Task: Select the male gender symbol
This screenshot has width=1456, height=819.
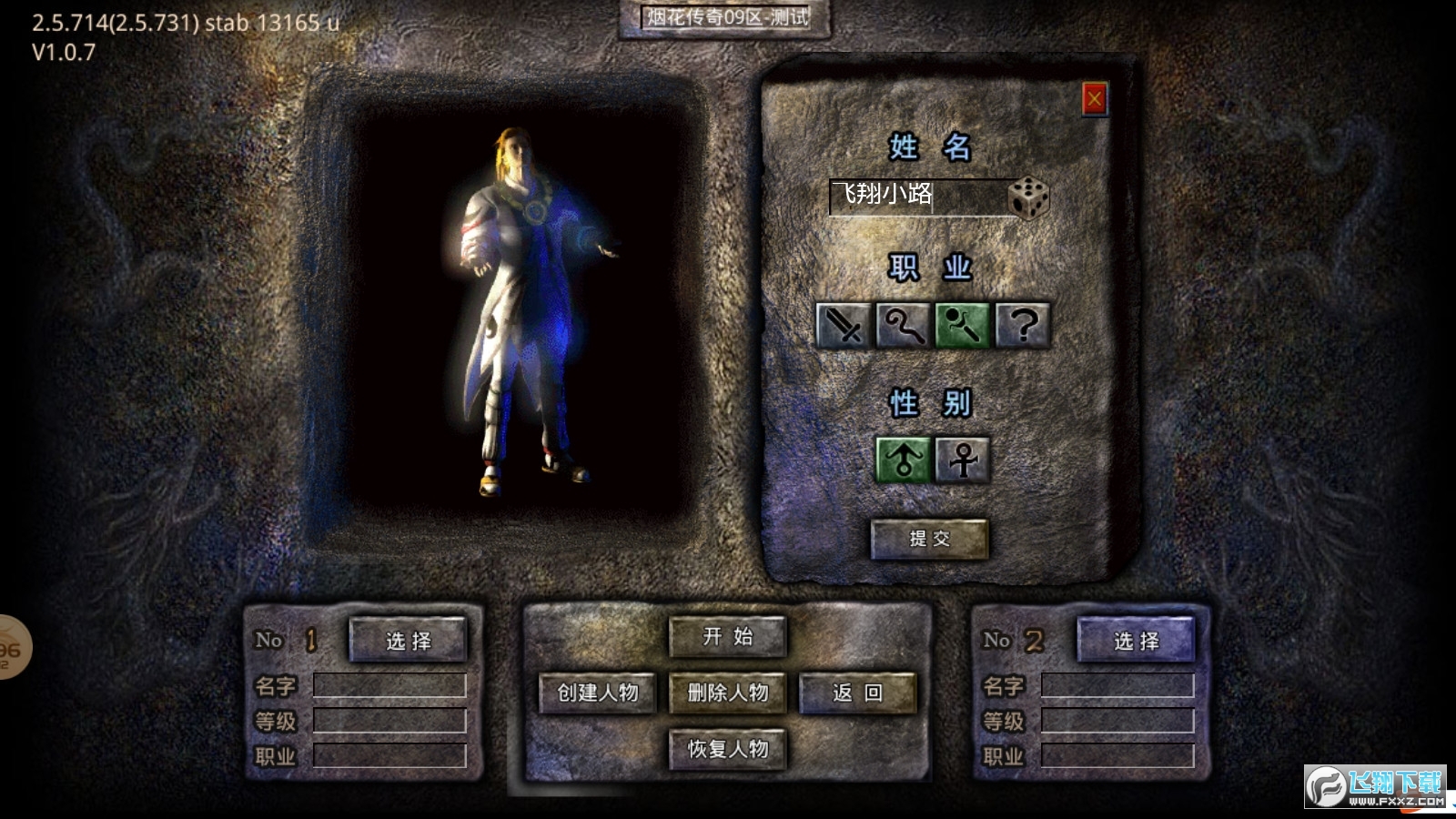Action: pos(903,459)
